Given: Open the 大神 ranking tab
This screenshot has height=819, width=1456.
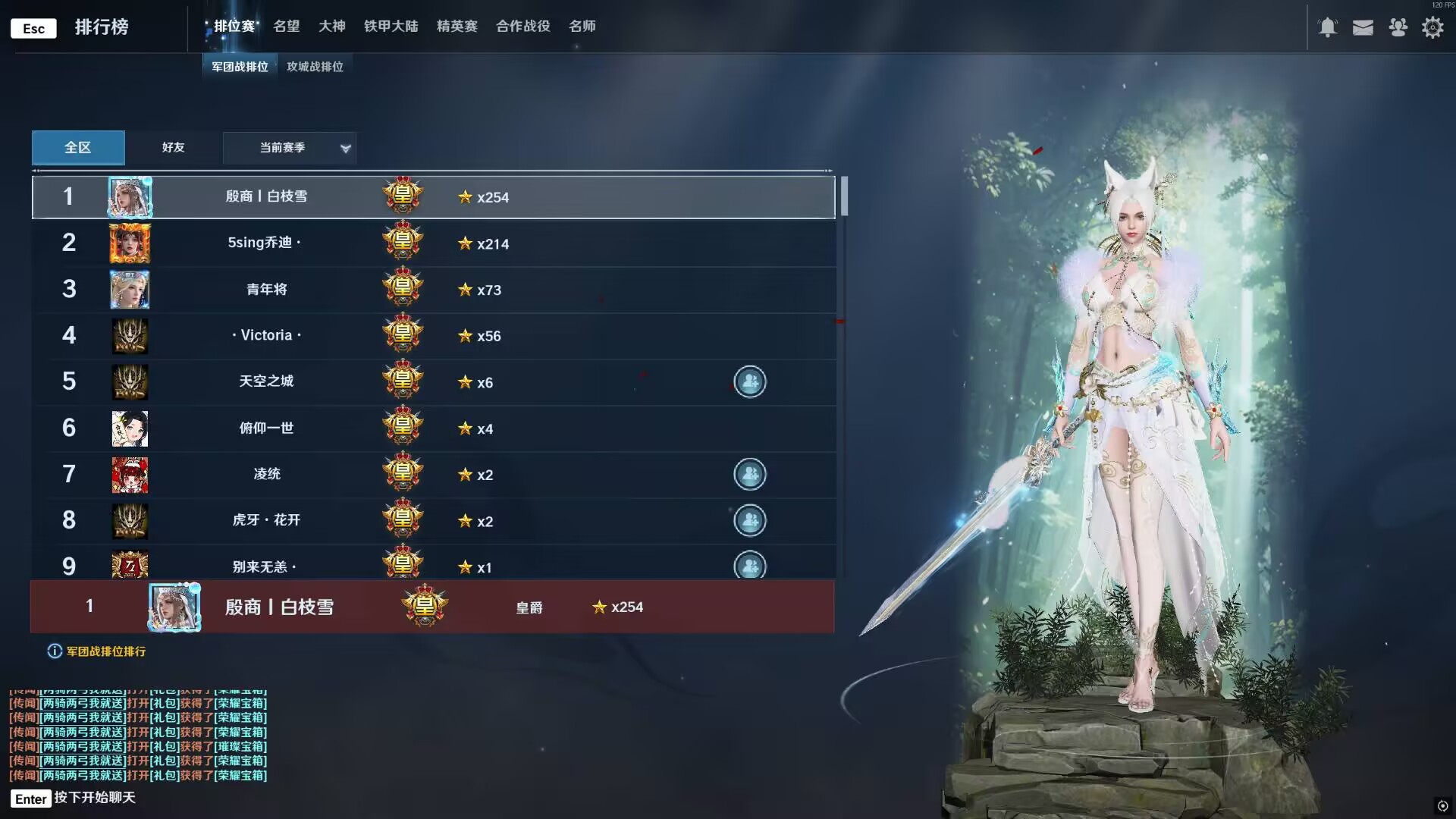Looking at the screenshot, I should coord(331,27).
